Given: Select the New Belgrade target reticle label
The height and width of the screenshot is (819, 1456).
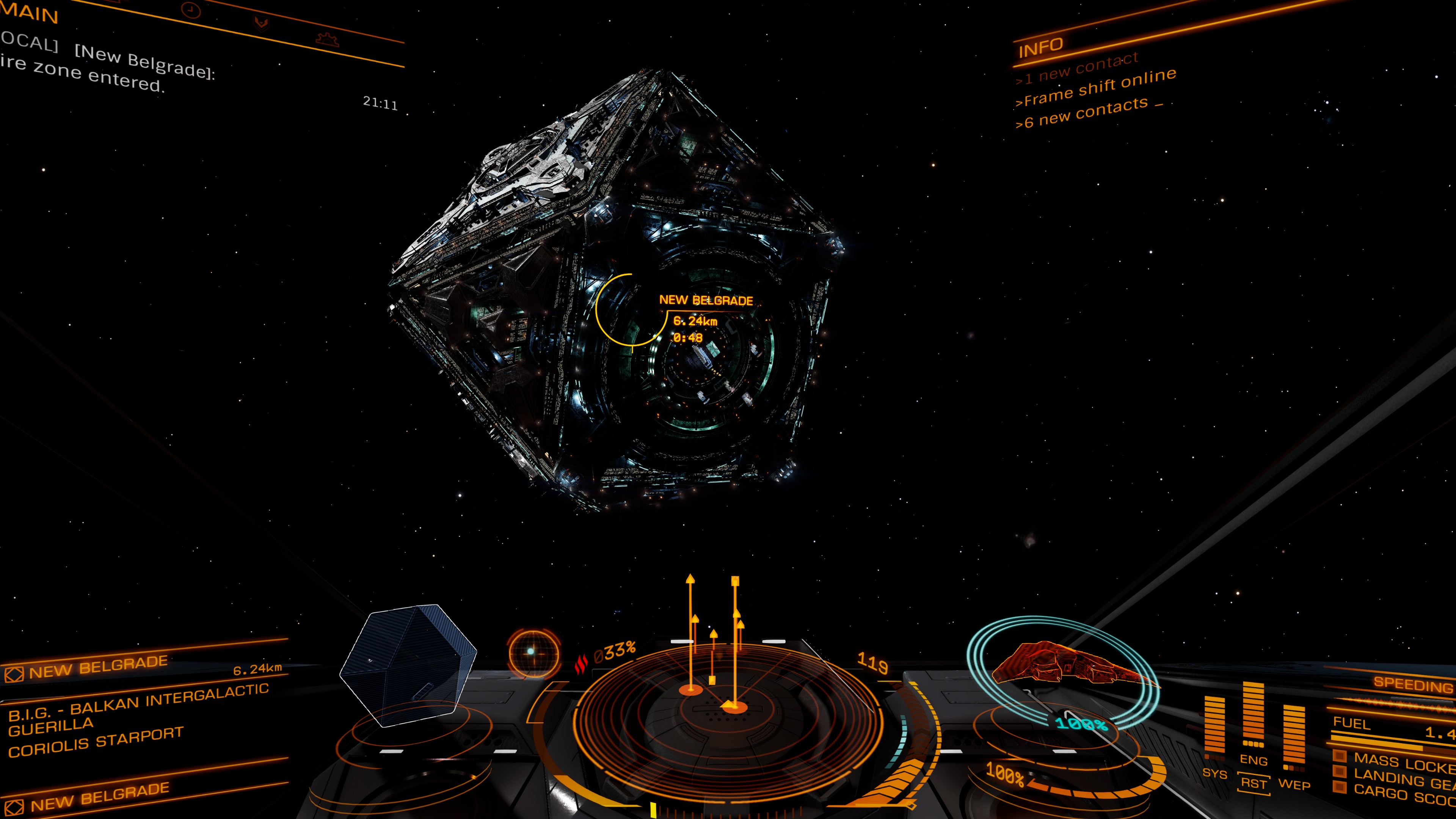Looking at the screenshot, I should tap(705, 301).
